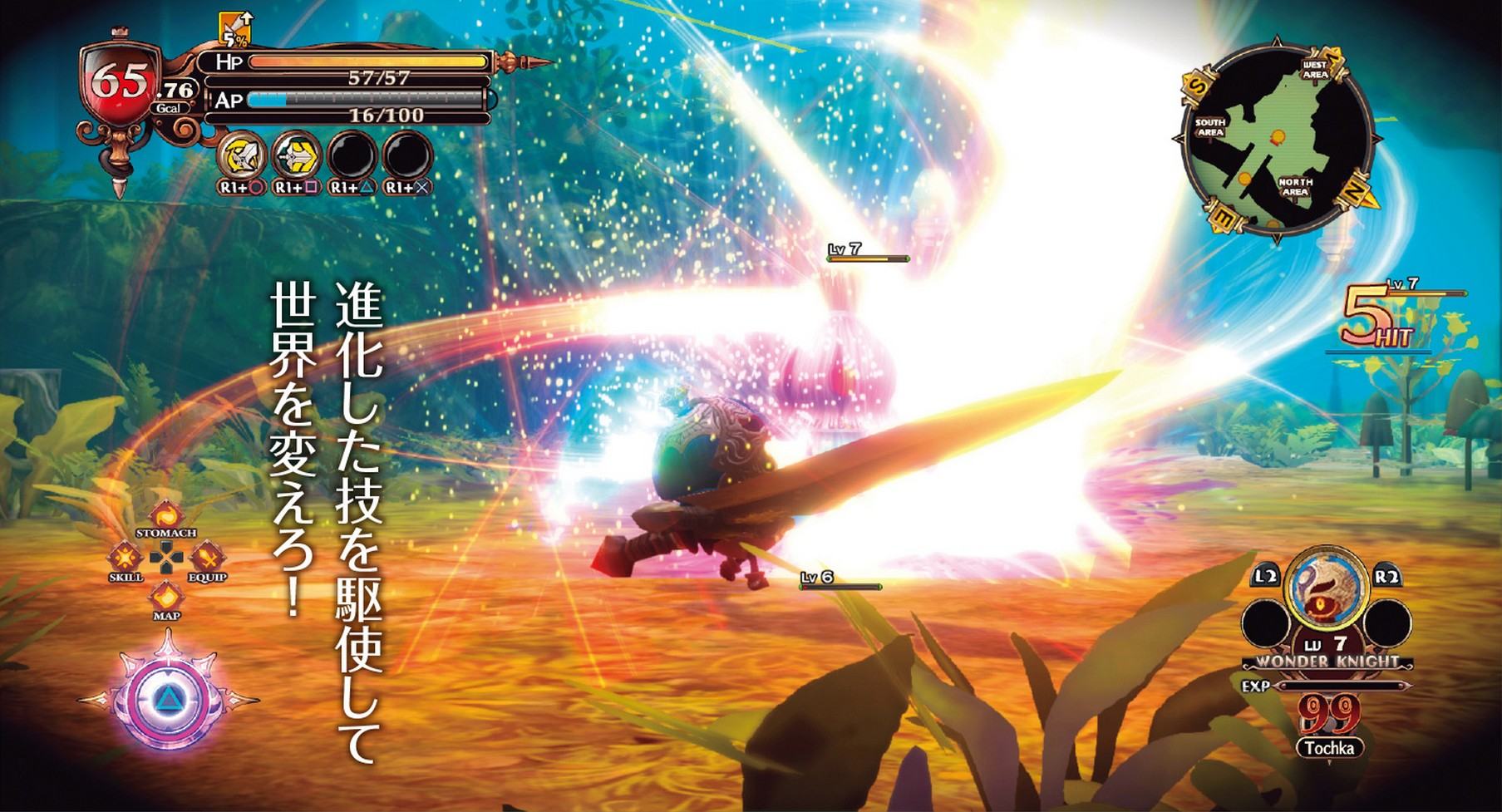Click the attack-up 5% buff icon
Image resolution: width=1502 pixels, height=812 pixels.
pos(237,30)
